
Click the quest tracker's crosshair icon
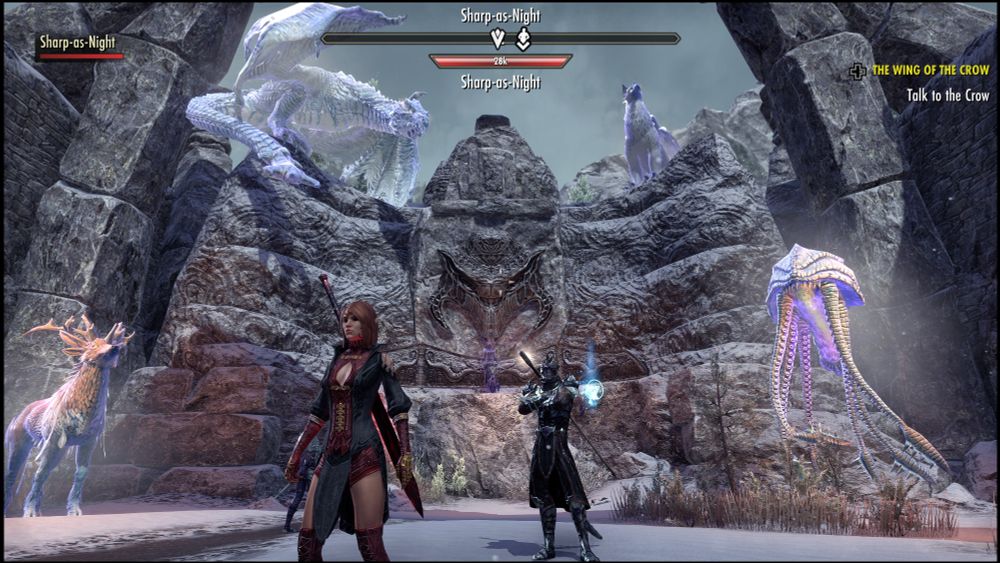pyautogui.click(x=858, y=71)
